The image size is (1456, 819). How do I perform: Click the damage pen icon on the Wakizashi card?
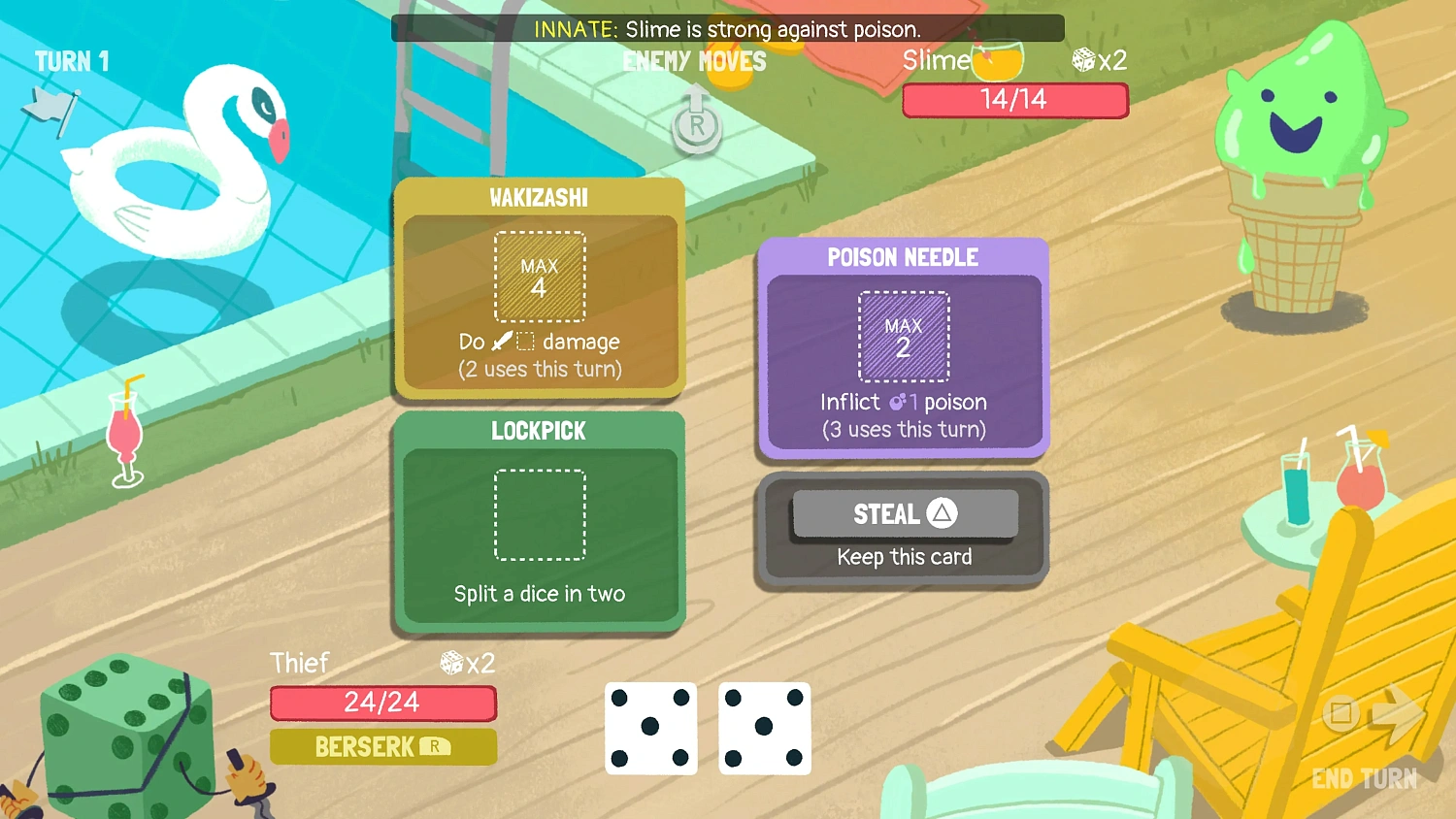click(501, 341)
